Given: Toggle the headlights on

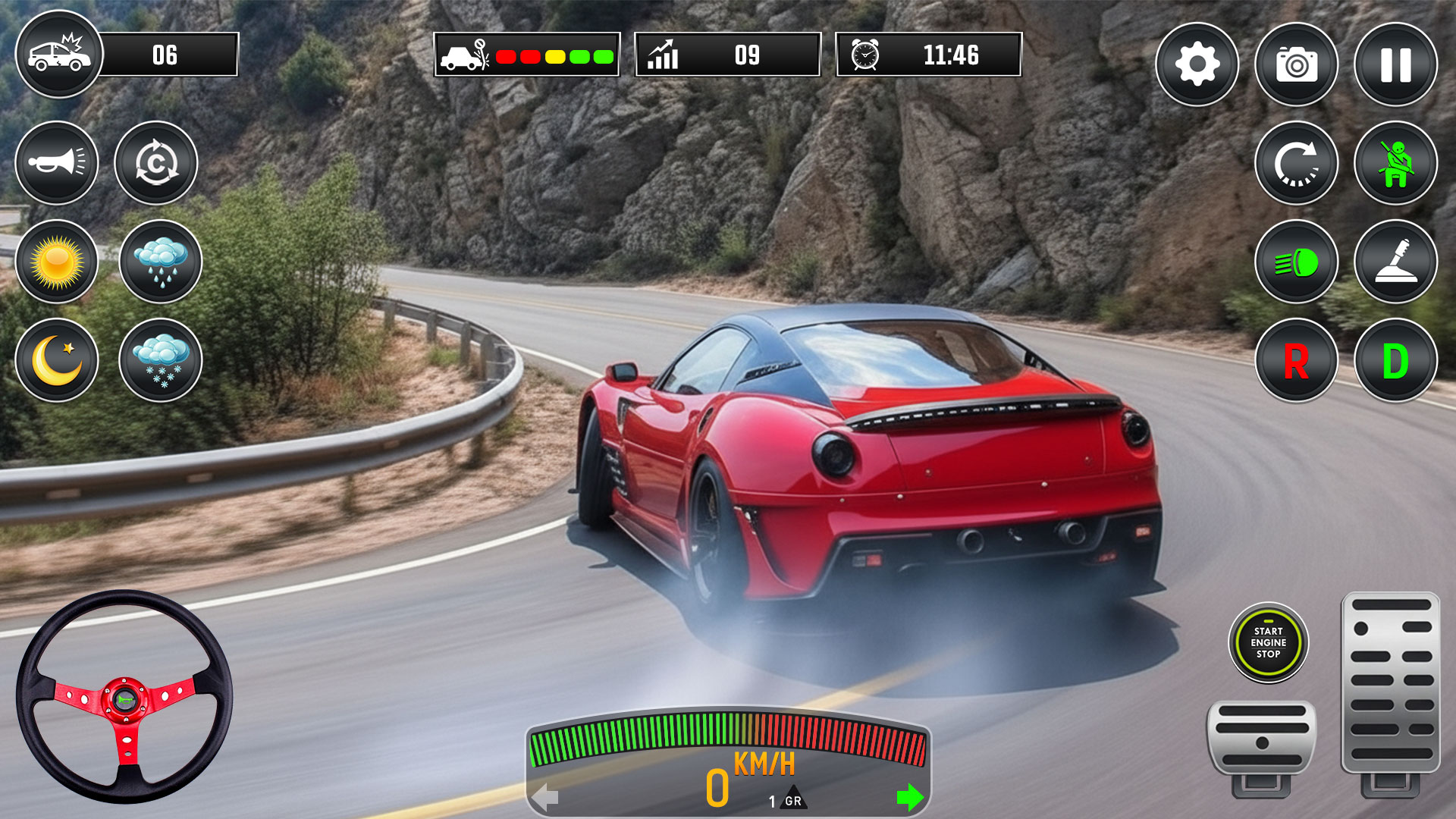Looking at the screenshot, I should [x=1296, y=262].
